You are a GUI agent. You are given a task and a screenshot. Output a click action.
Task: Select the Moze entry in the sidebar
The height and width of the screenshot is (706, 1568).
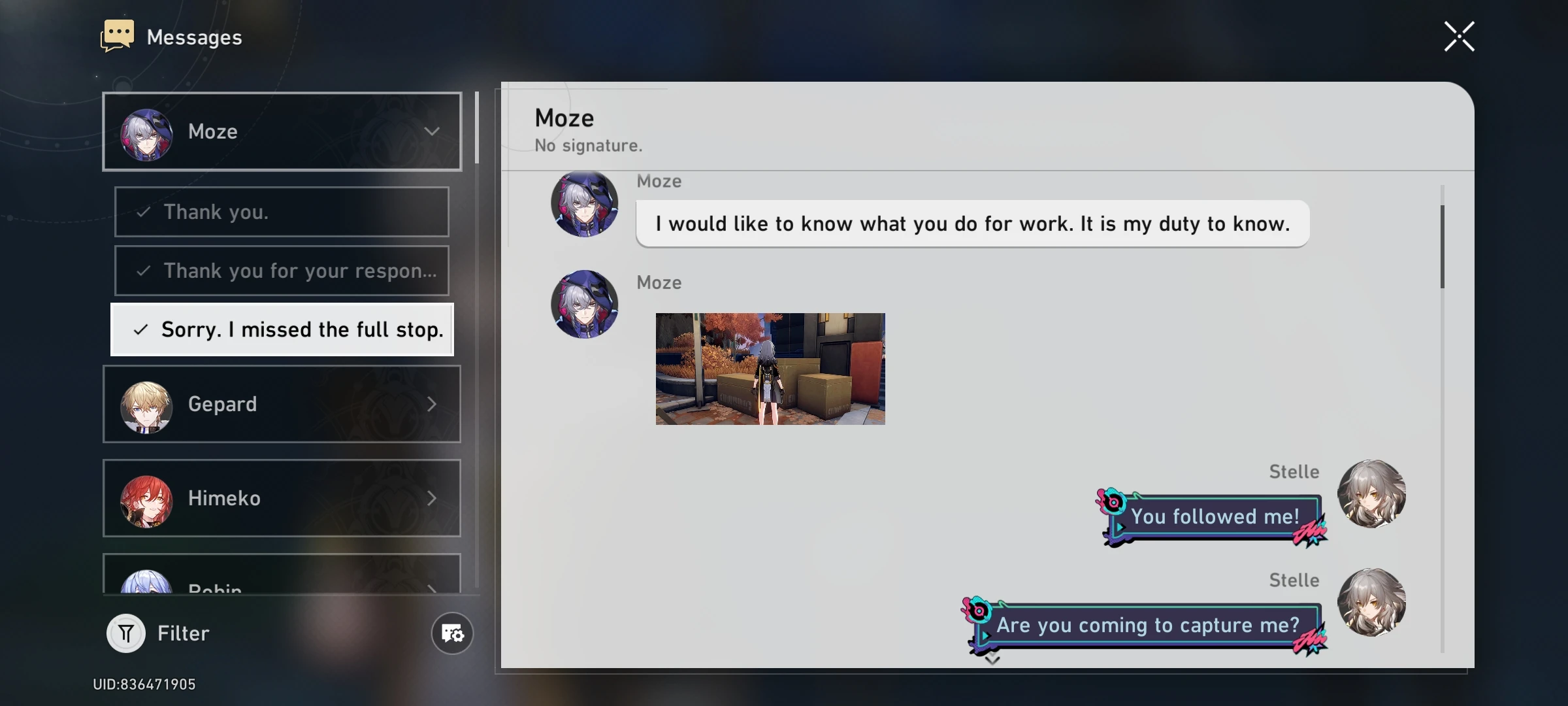[281, 131]
